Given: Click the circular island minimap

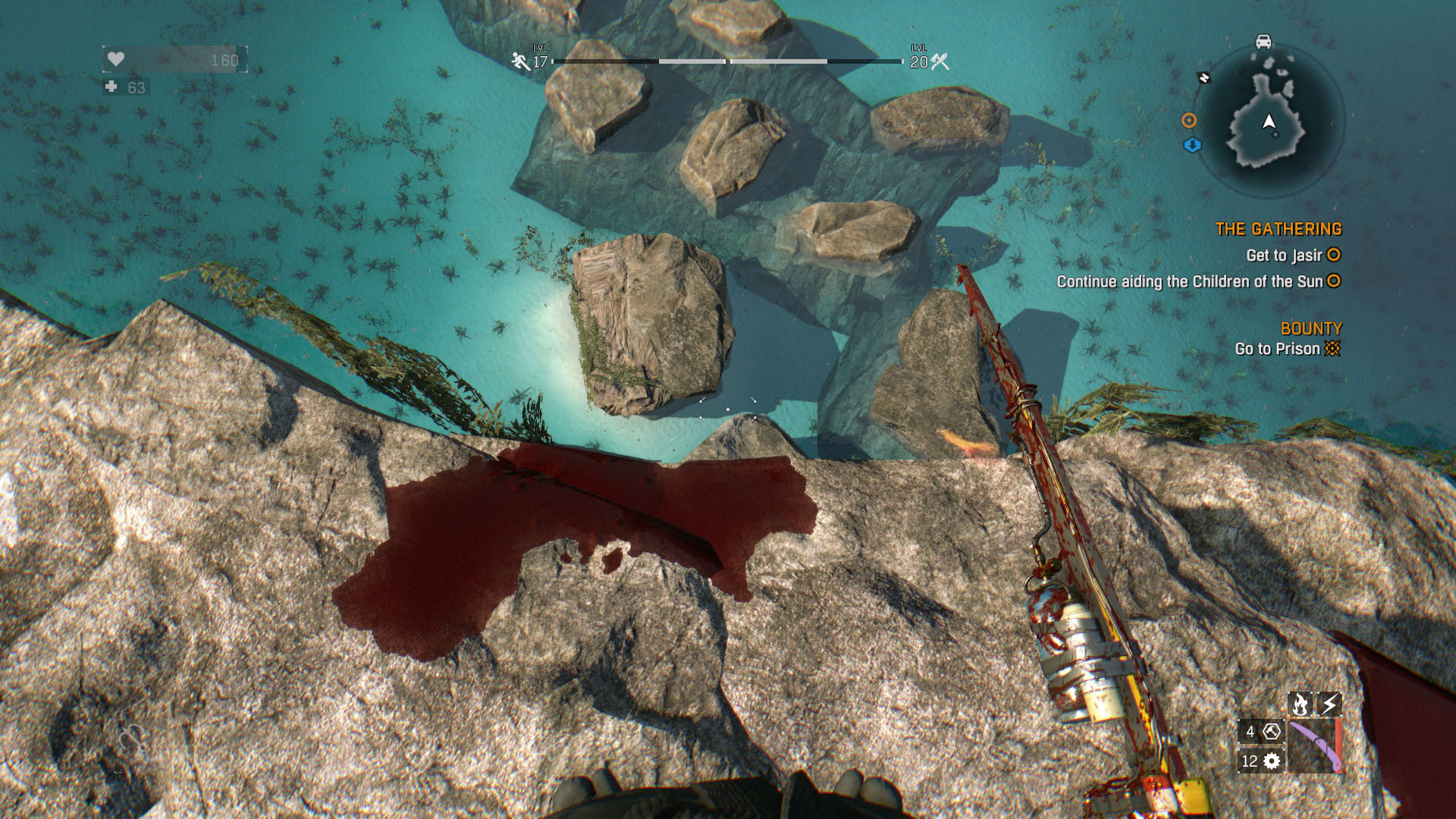Looking at the screenshot, I should (1270, 121).
